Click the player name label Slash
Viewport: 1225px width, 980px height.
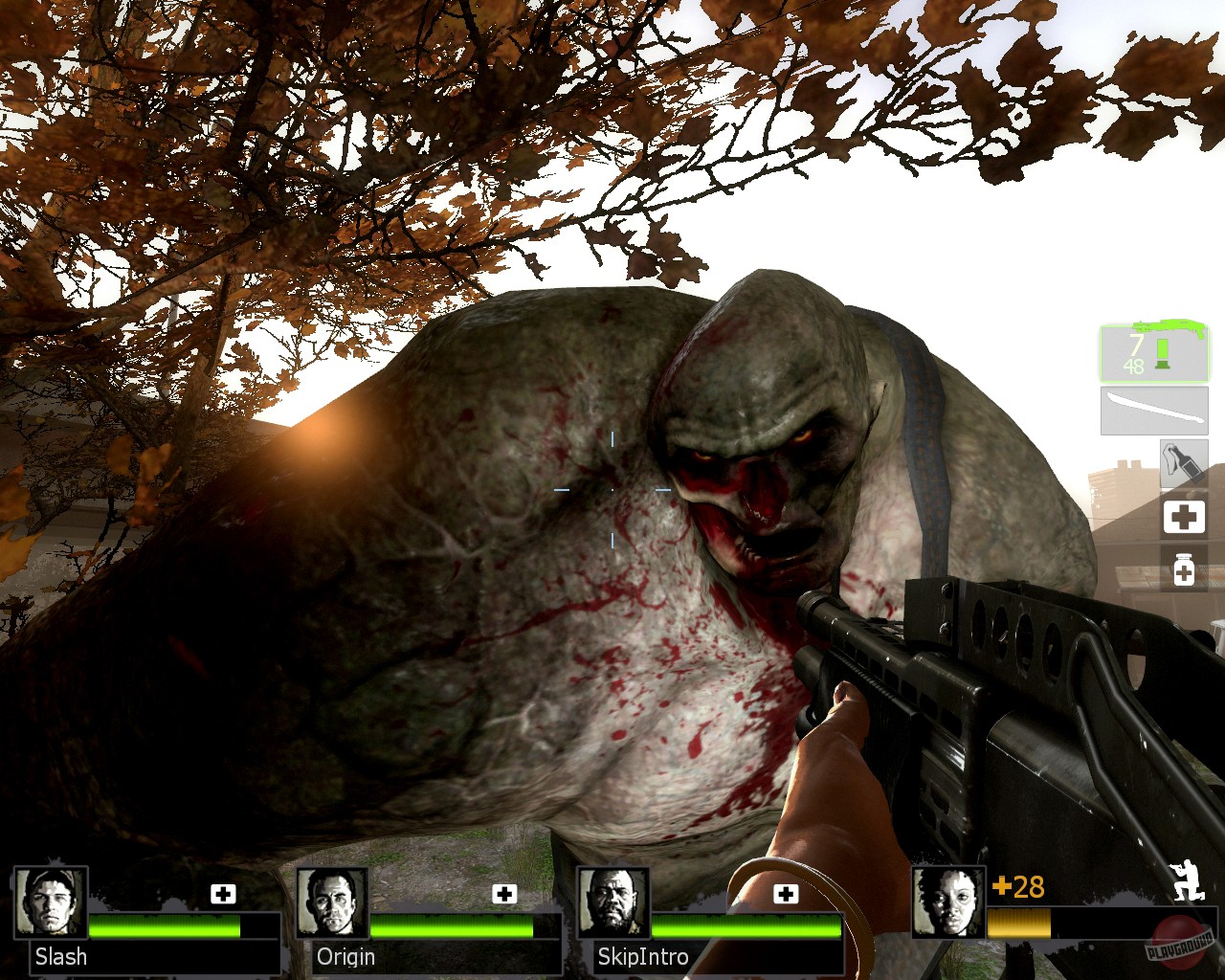click(61, 957)
